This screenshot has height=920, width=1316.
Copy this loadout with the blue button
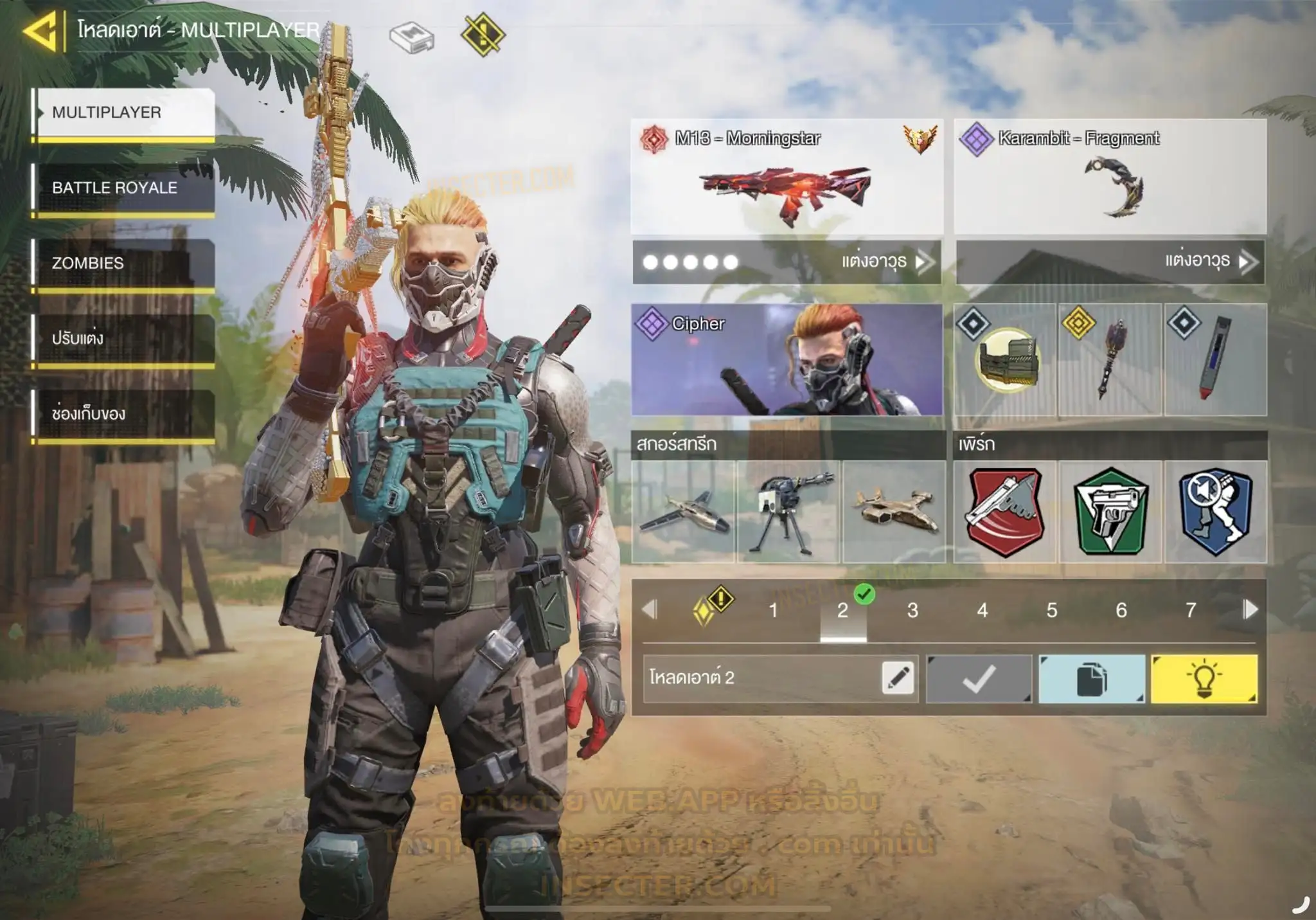click(1091, 679)
